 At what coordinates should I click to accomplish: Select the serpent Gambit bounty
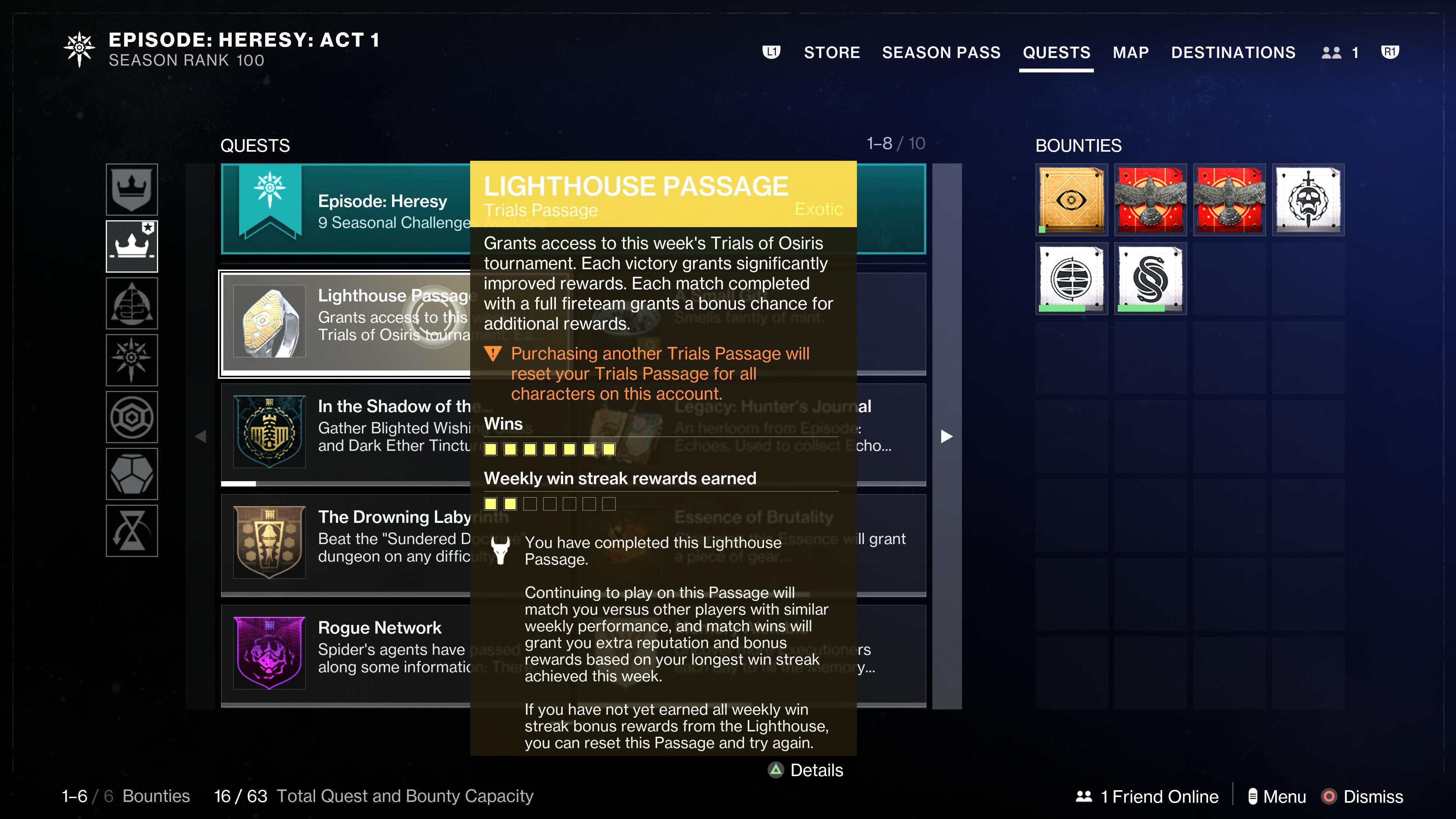click(1150, 278)
